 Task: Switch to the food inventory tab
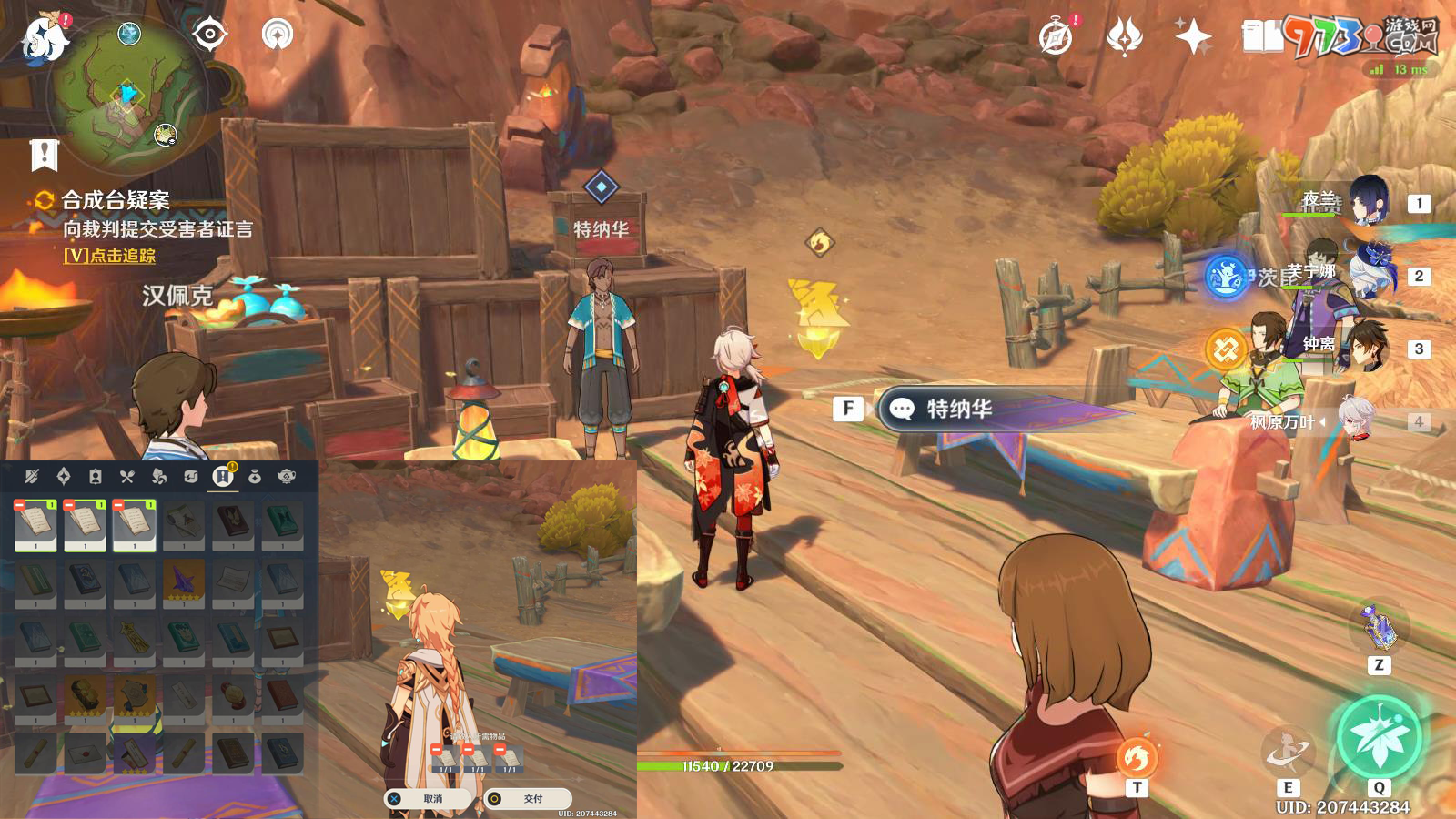click(x=127, y=476)
